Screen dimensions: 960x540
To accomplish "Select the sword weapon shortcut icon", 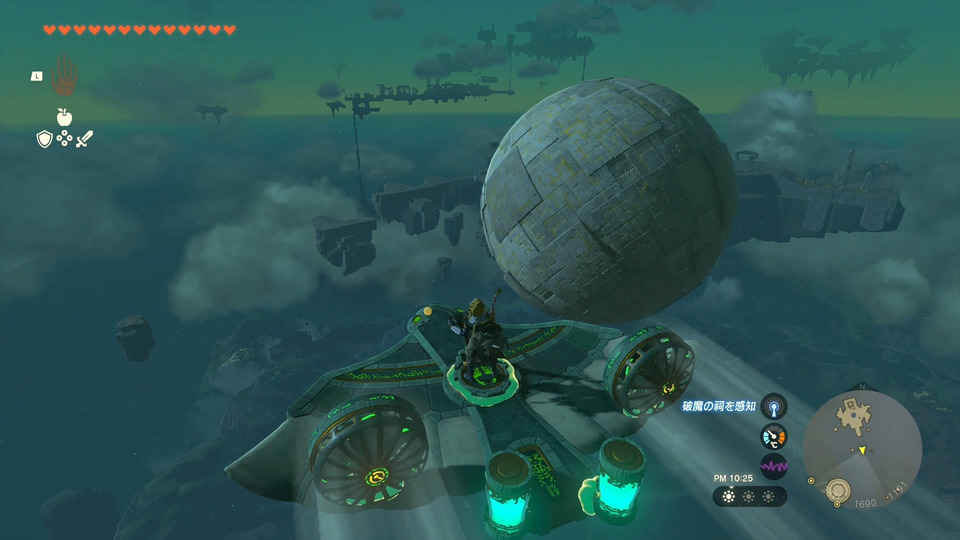I will coord(84,139).
